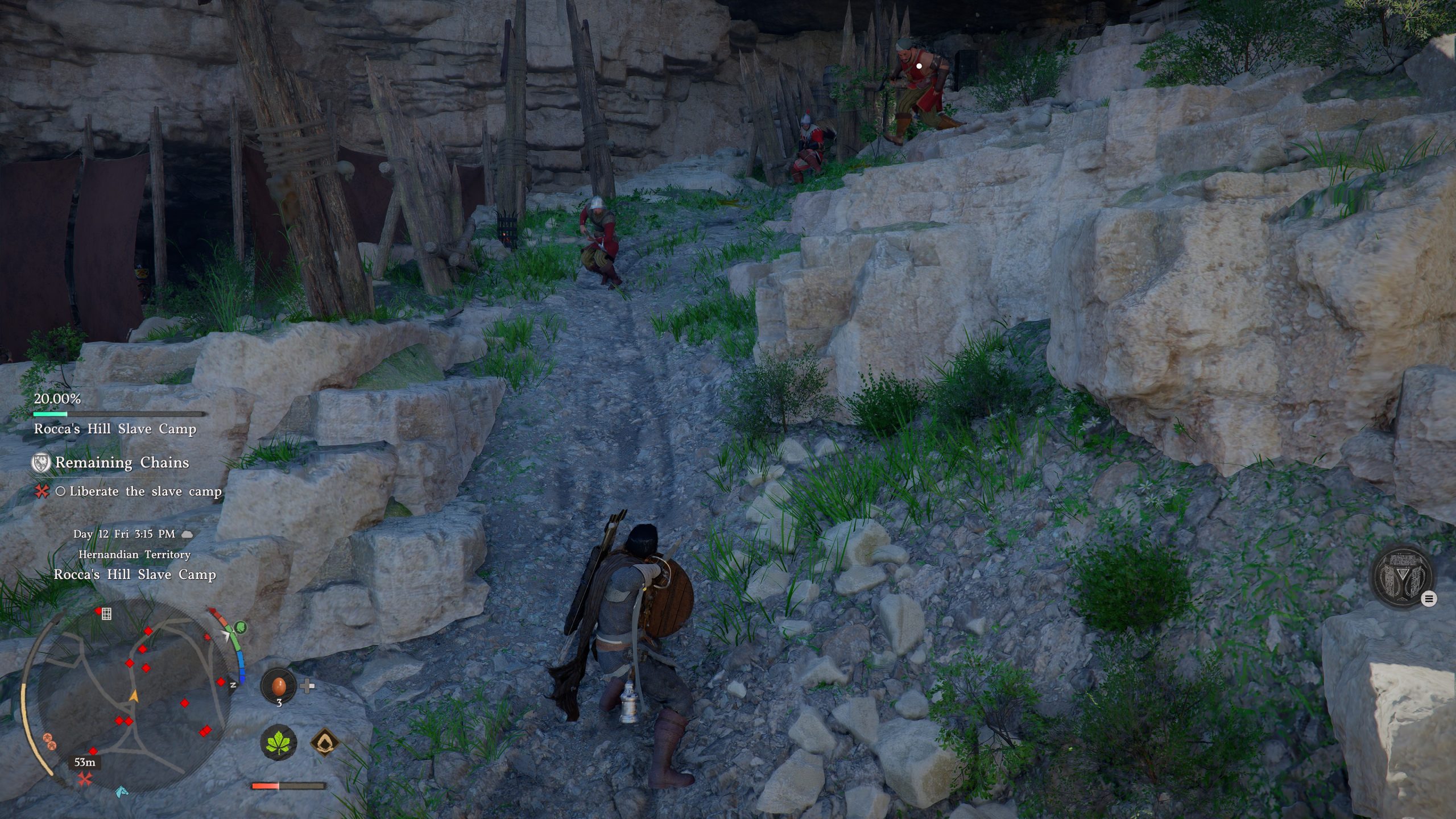
Task: Click the hooded figure stealth icon
Action: [x=325, y=742]
